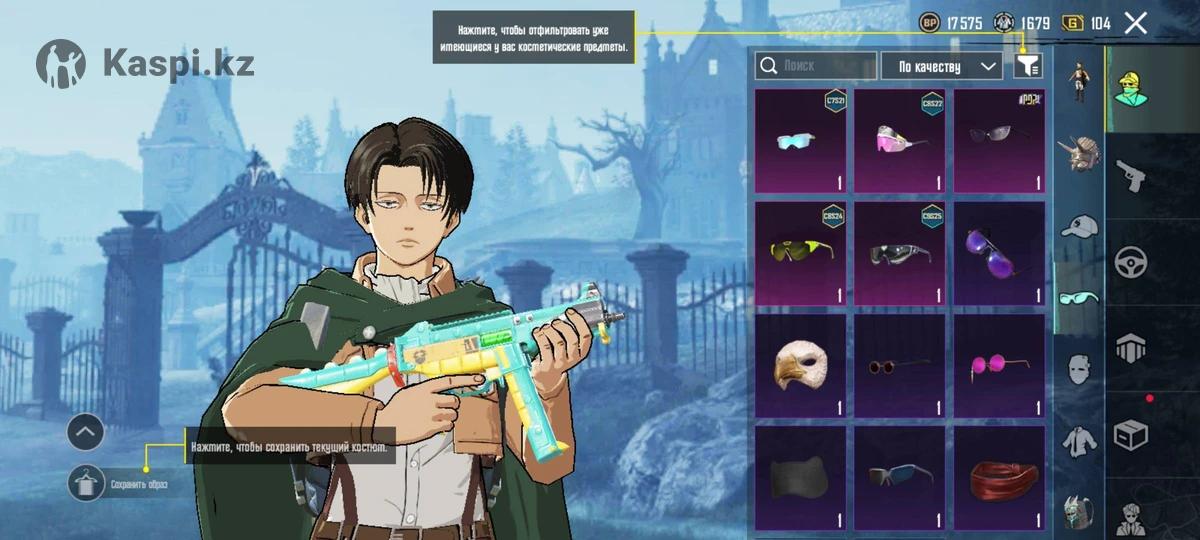The height and width of the screenshot is (540, 1200).
Task: Select the pink visor C6S22 glasses
Action: (x=898, y=141)
